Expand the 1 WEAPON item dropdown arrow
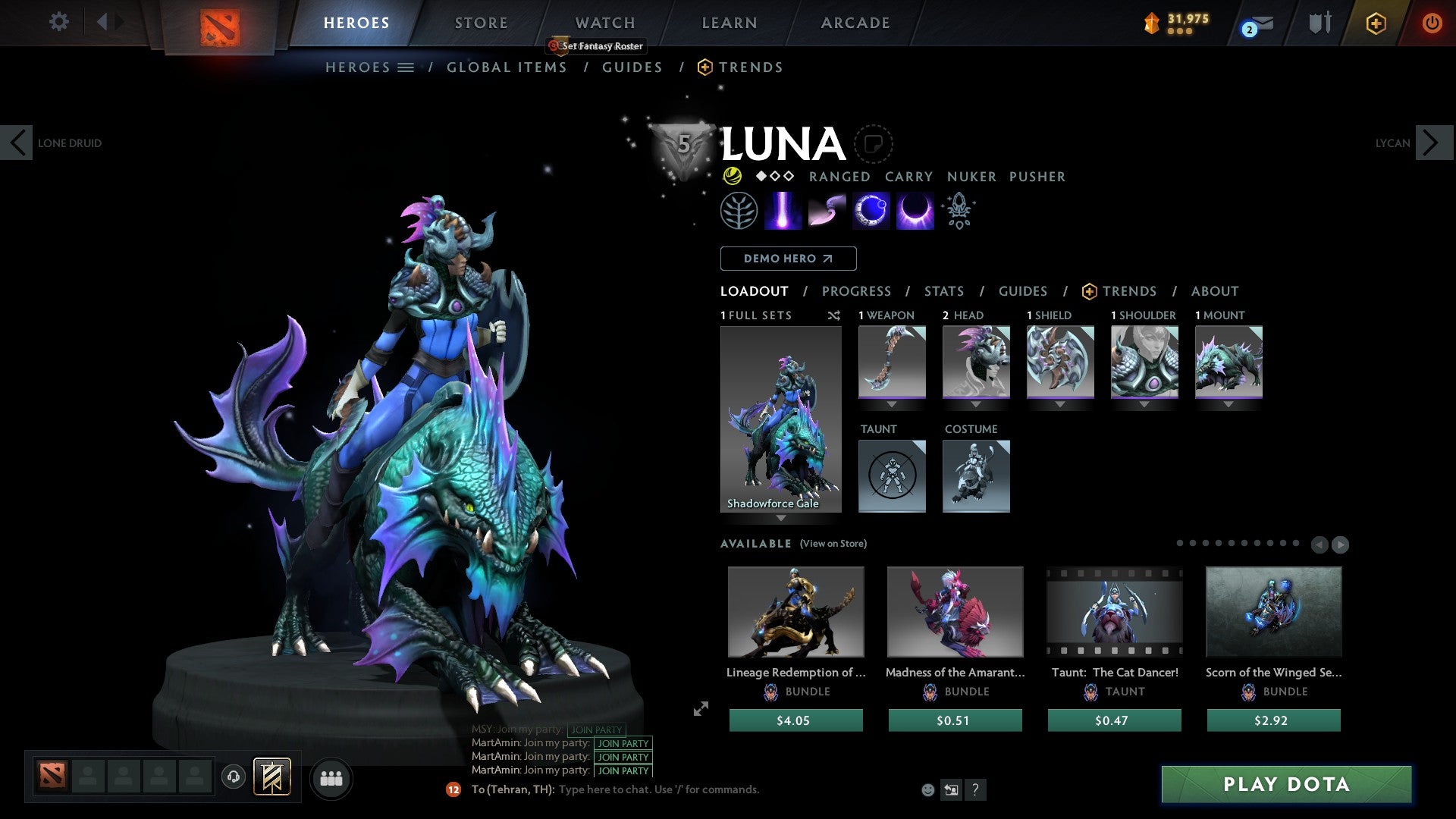Viewport: 1456px width, 819px height. pos(891,404)
